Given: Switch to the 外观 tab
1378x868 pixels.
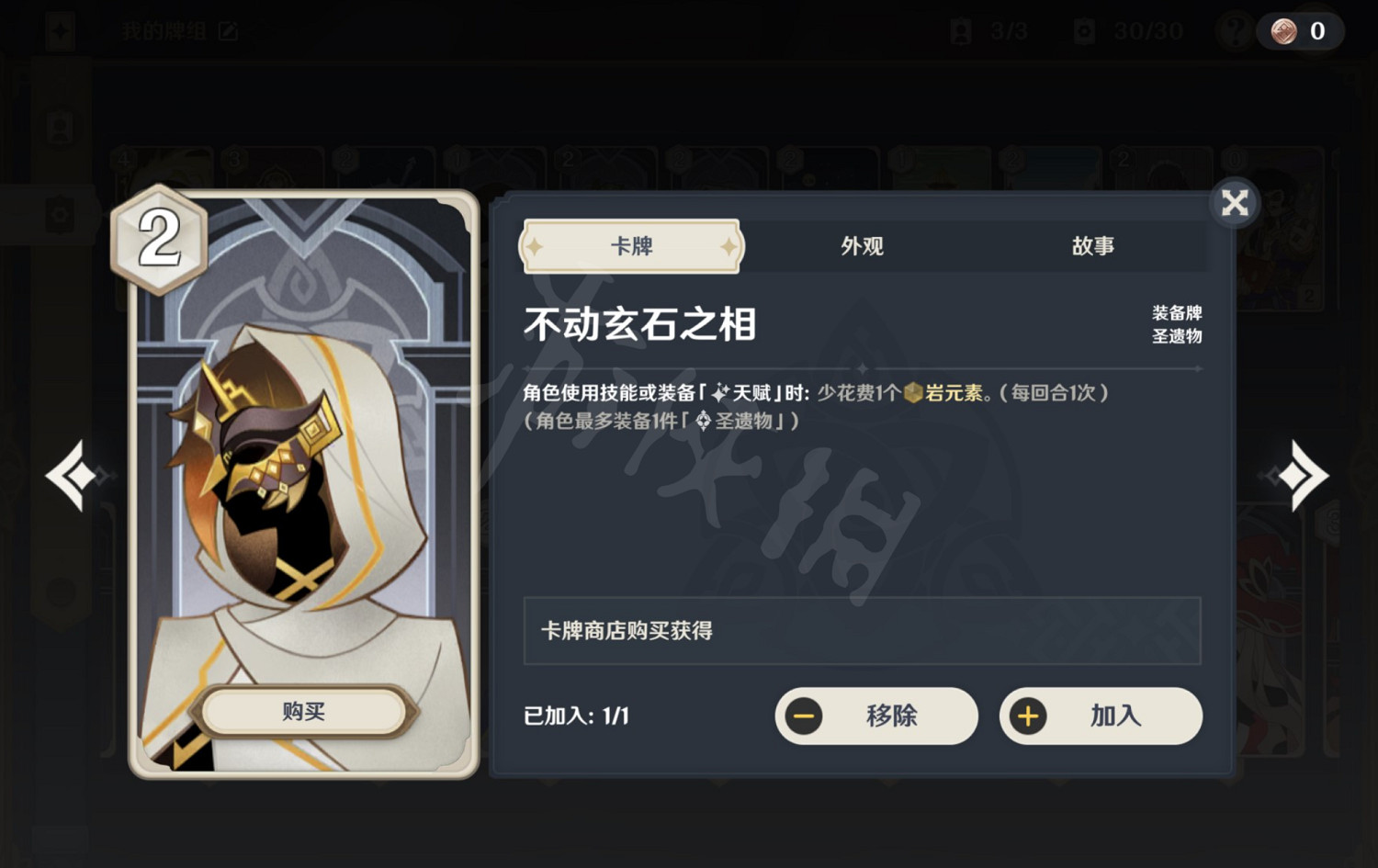Looking at the screenshot, I should 862,245.
